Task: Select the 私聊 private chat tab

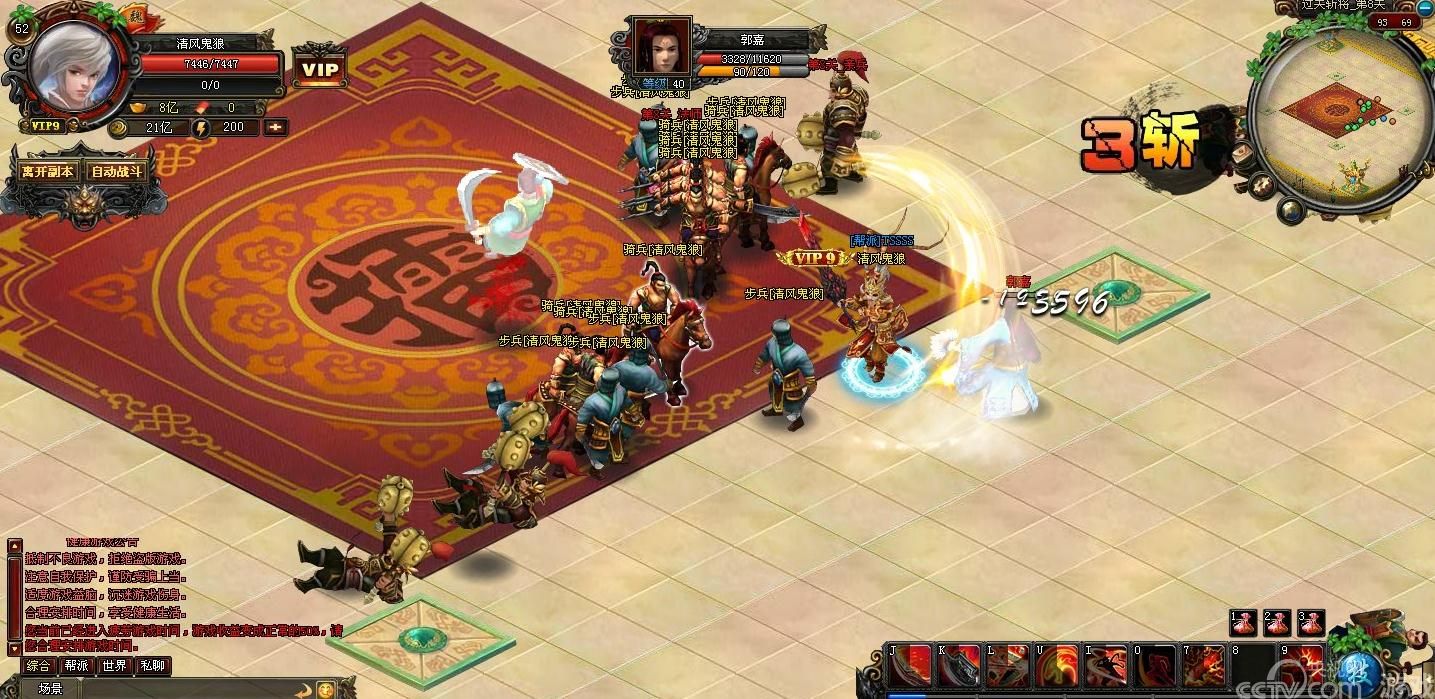Action: click(152, 666)
